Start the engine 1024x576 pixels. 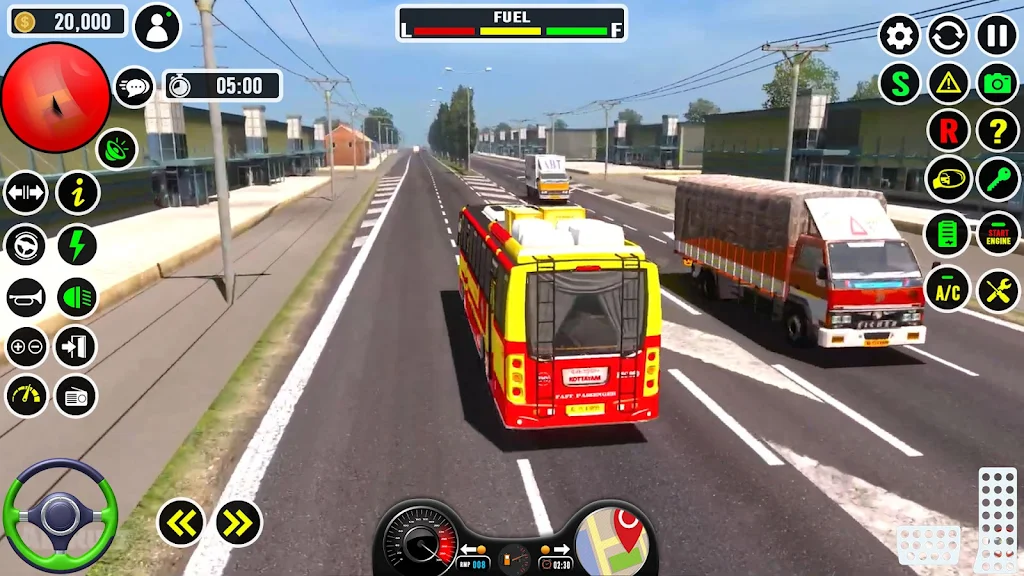point(997,234)
